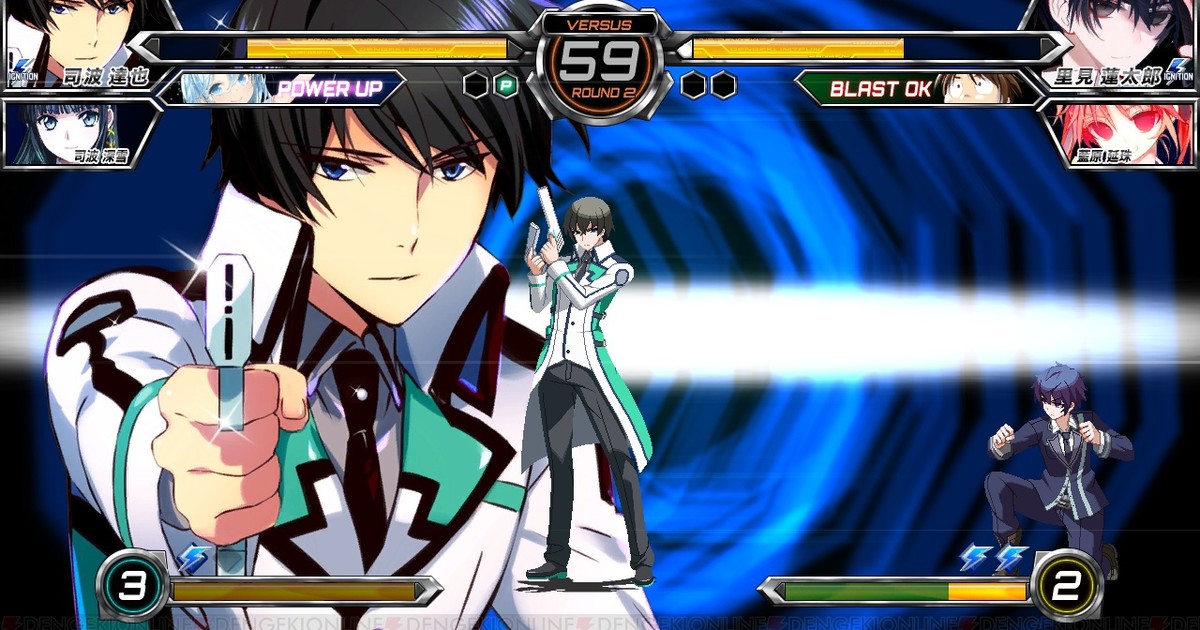This screenshot has width=1200, height=630.
Task: Activate the POWER UP indicator
Action: [x=328, y=89]
